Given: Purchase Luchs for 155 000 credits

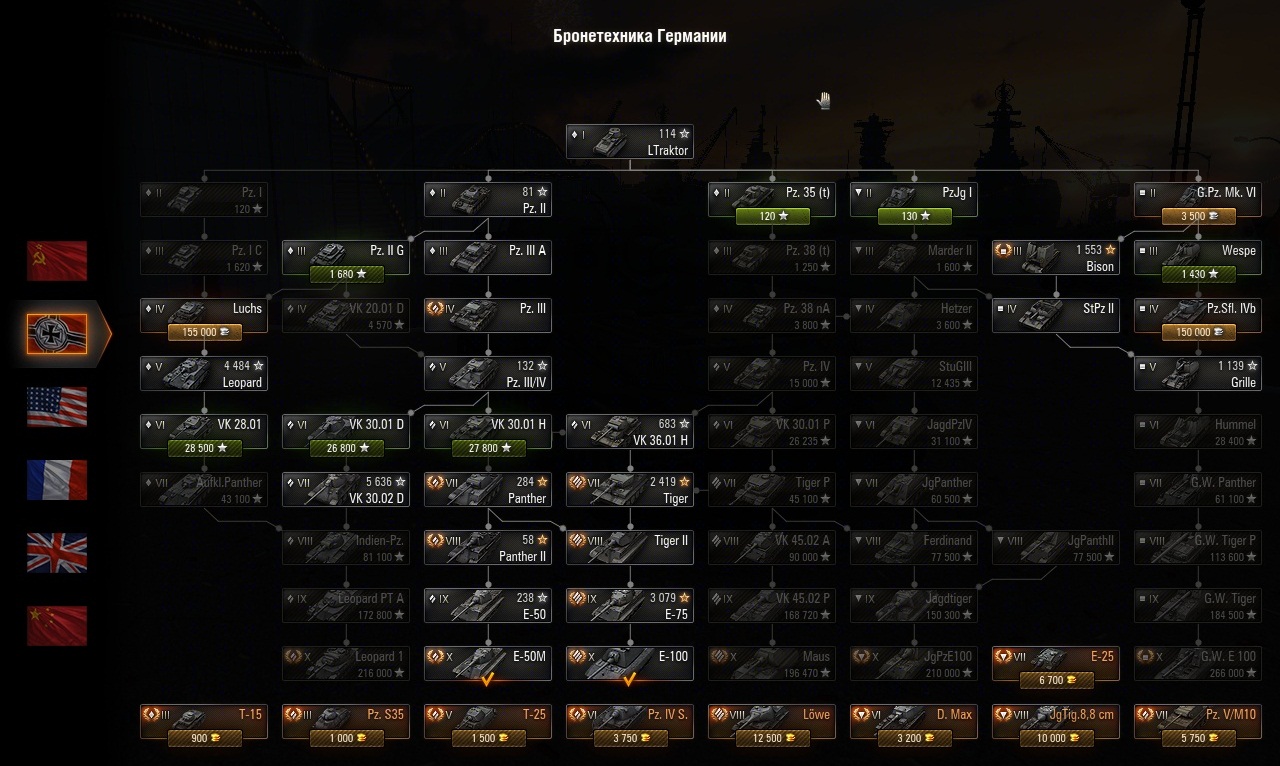Looking at the screenshot, I should tap(203, 332).
